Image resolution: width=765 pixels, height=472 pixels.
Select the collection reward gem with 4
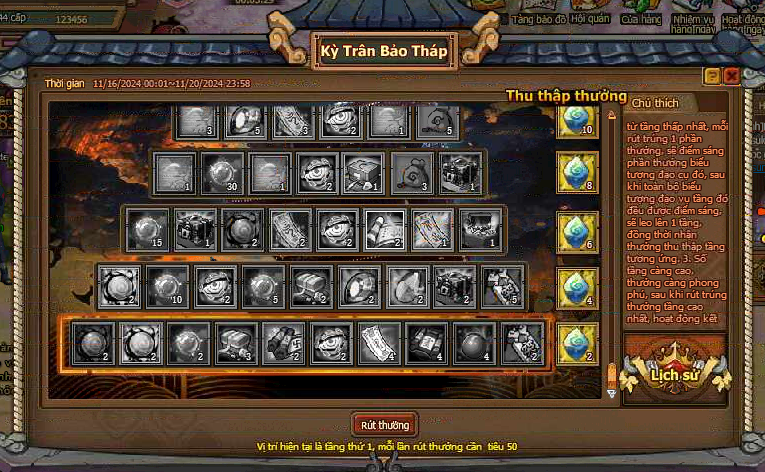point(575,286)
